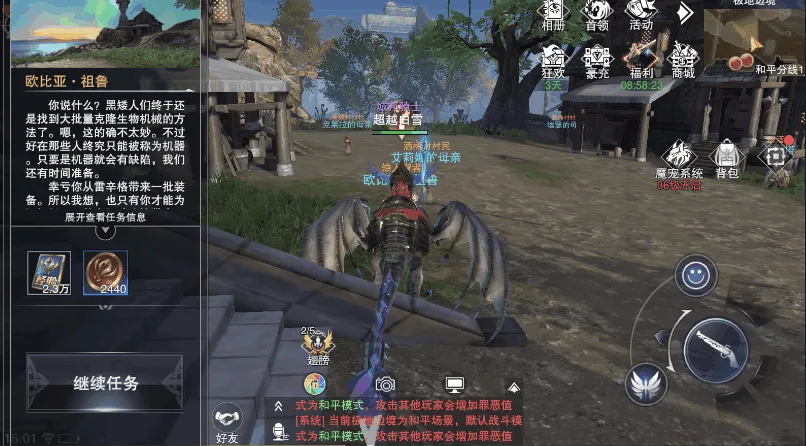
Task: Continue the quest with 继续任务 button
Action: pyautogui.click(x=105, y=382)
